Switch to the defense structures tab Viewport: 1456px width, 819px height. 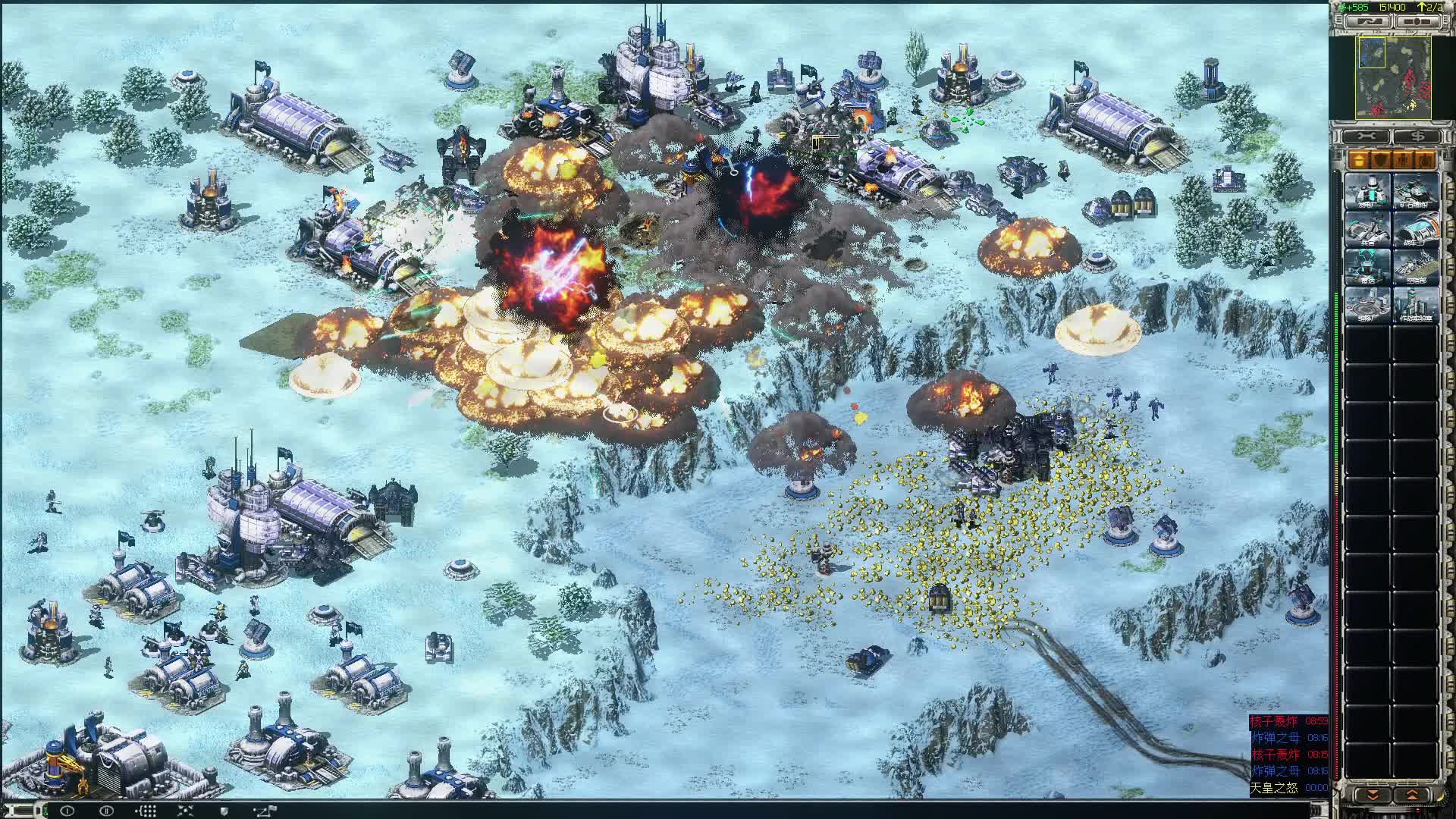(1382, 160)
